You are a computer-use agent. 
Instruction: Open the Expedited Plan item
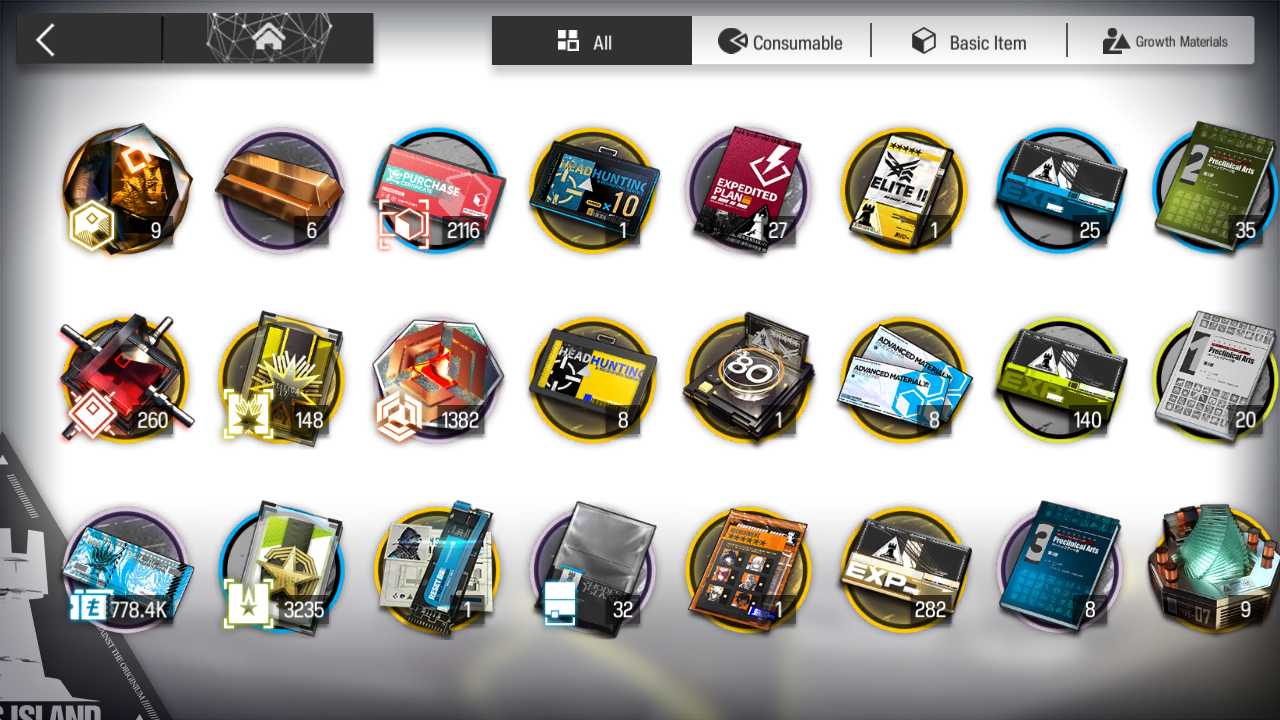[x=751, y=190]
